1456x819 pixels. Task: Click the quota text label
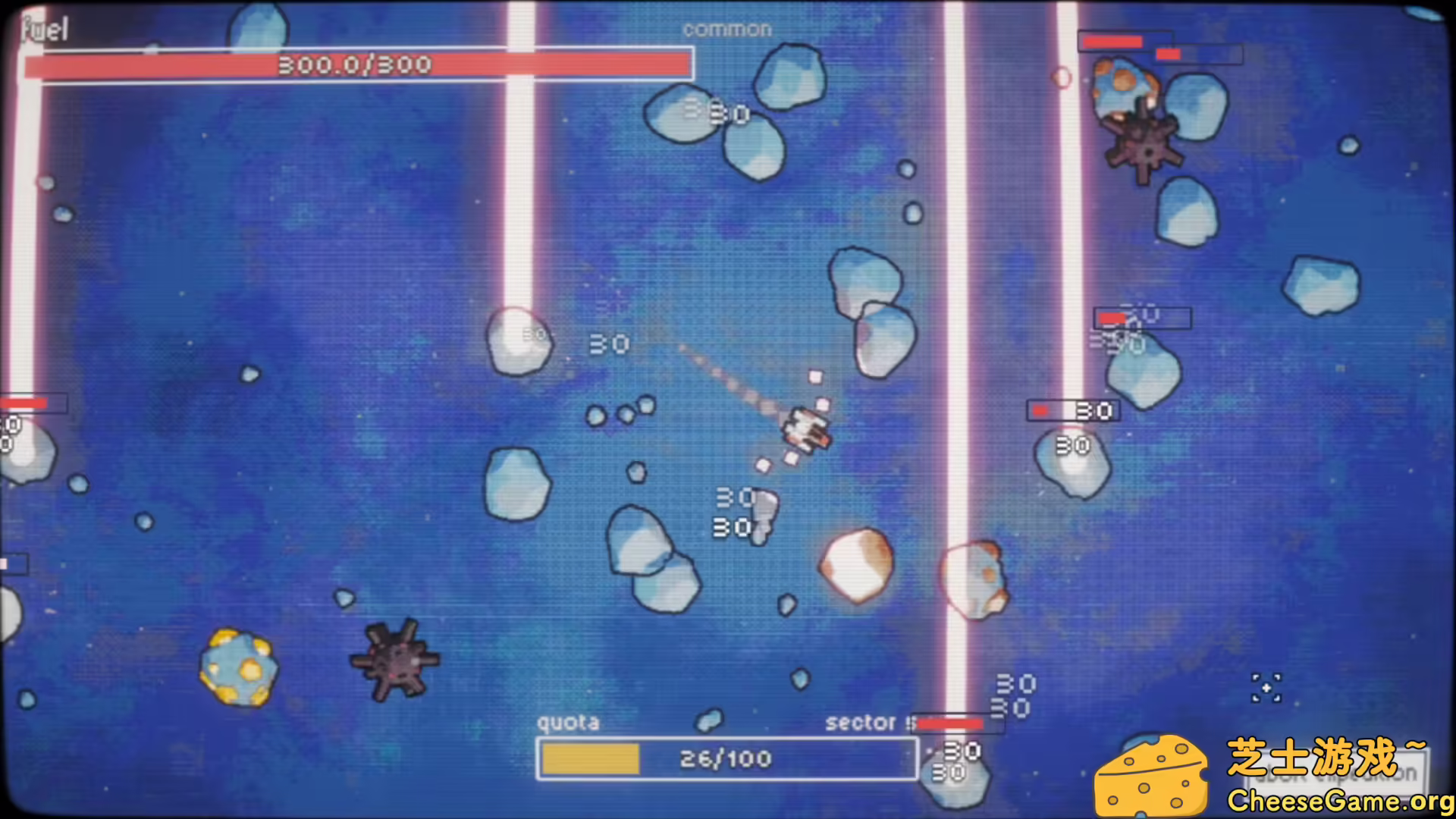(x=568, y=723)
